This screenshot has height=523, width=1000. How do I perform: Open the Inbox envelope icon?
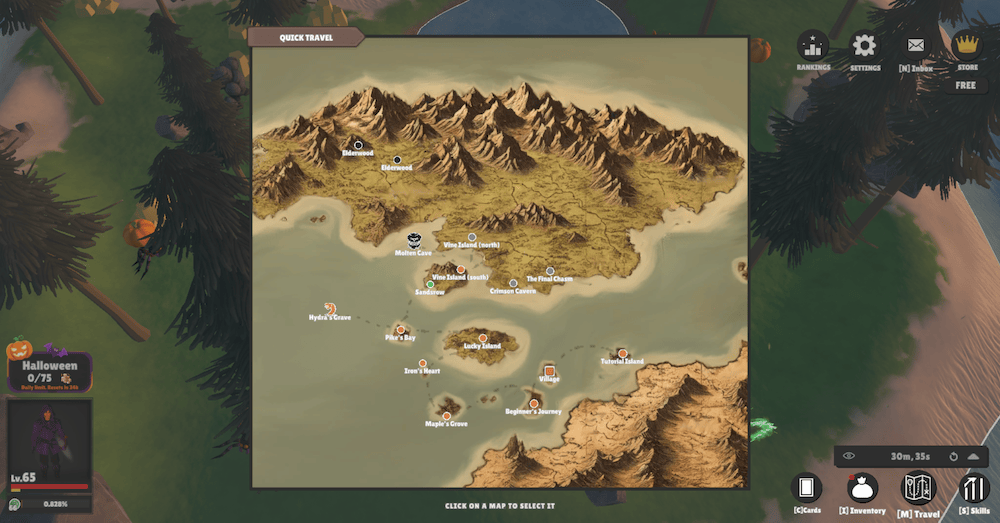tap(915, 47)
